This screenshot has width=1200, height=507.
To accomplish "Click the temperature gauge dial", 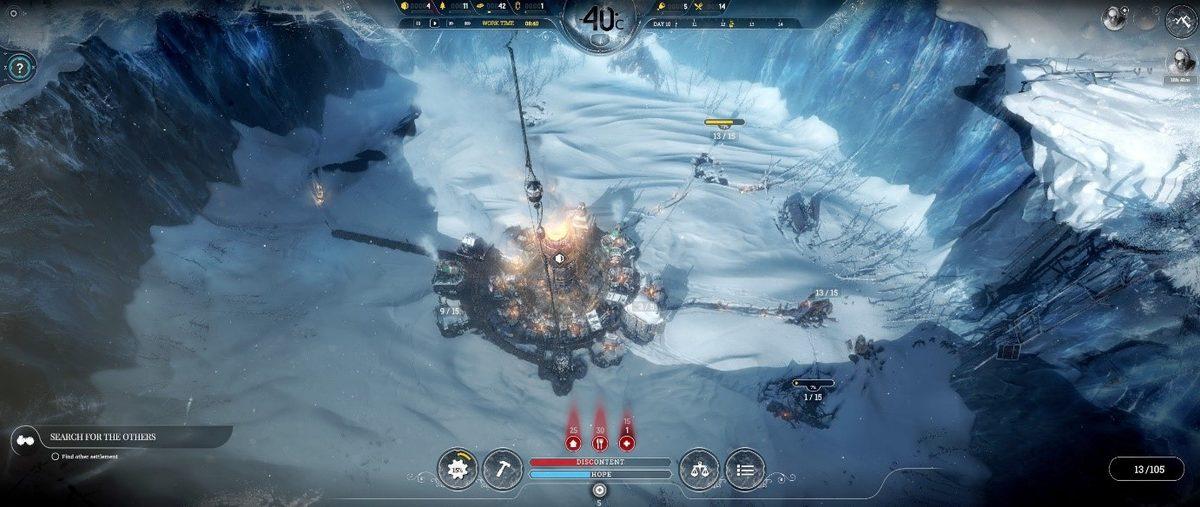I will [x=599, y=20].
